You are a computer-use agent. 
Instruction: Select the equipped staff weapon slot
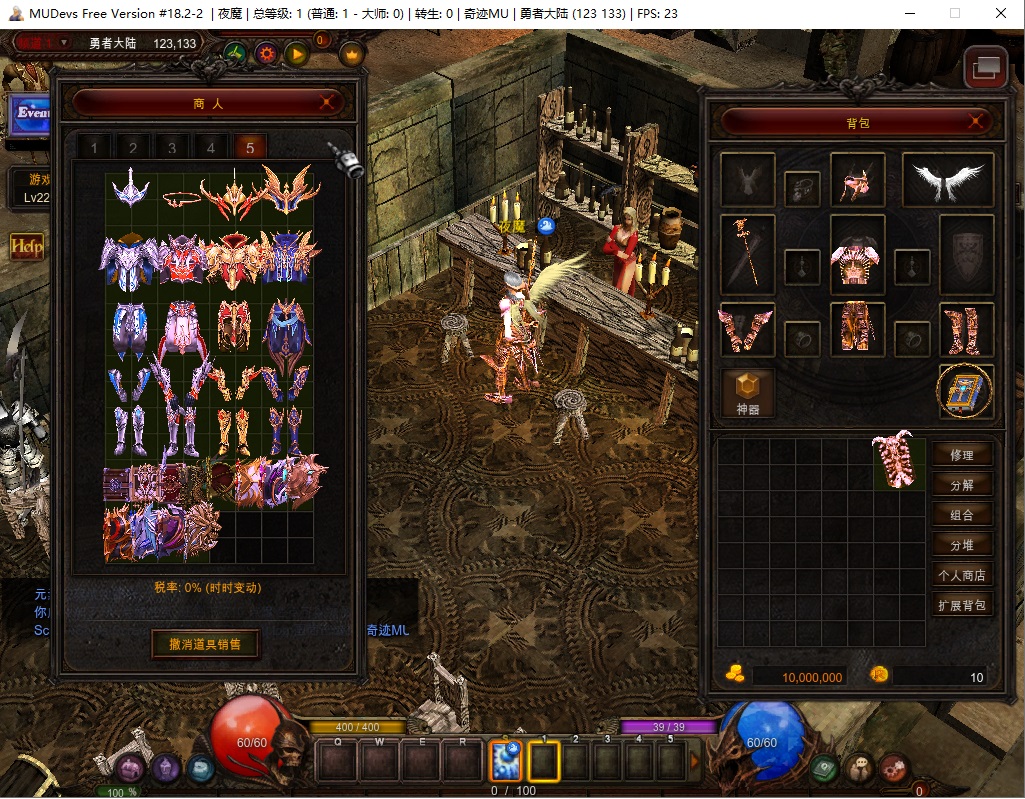coord(748,255)
